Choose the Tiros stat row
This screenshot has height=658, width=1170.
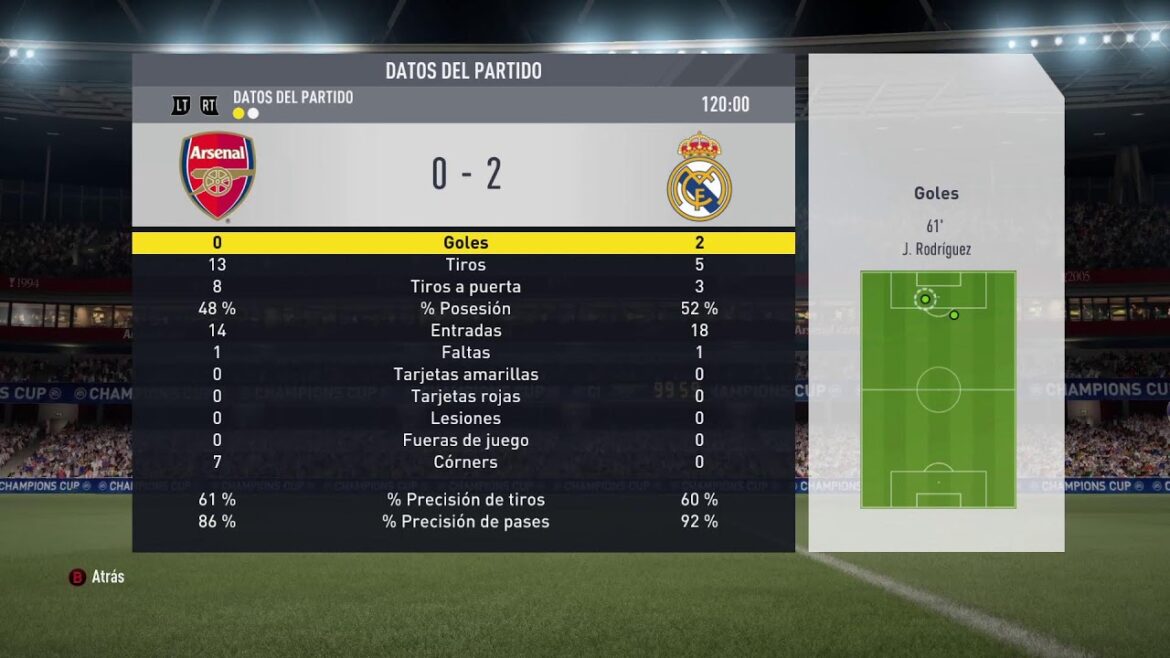[x=465, y=265]
